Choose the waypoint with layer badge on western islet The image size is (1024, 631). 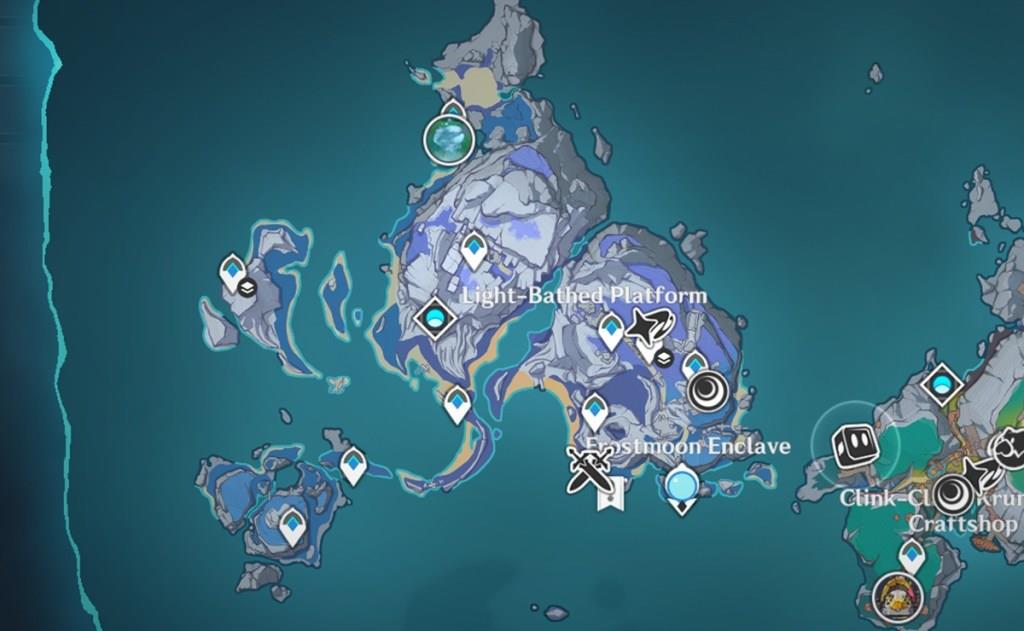(x=233, y=272)
